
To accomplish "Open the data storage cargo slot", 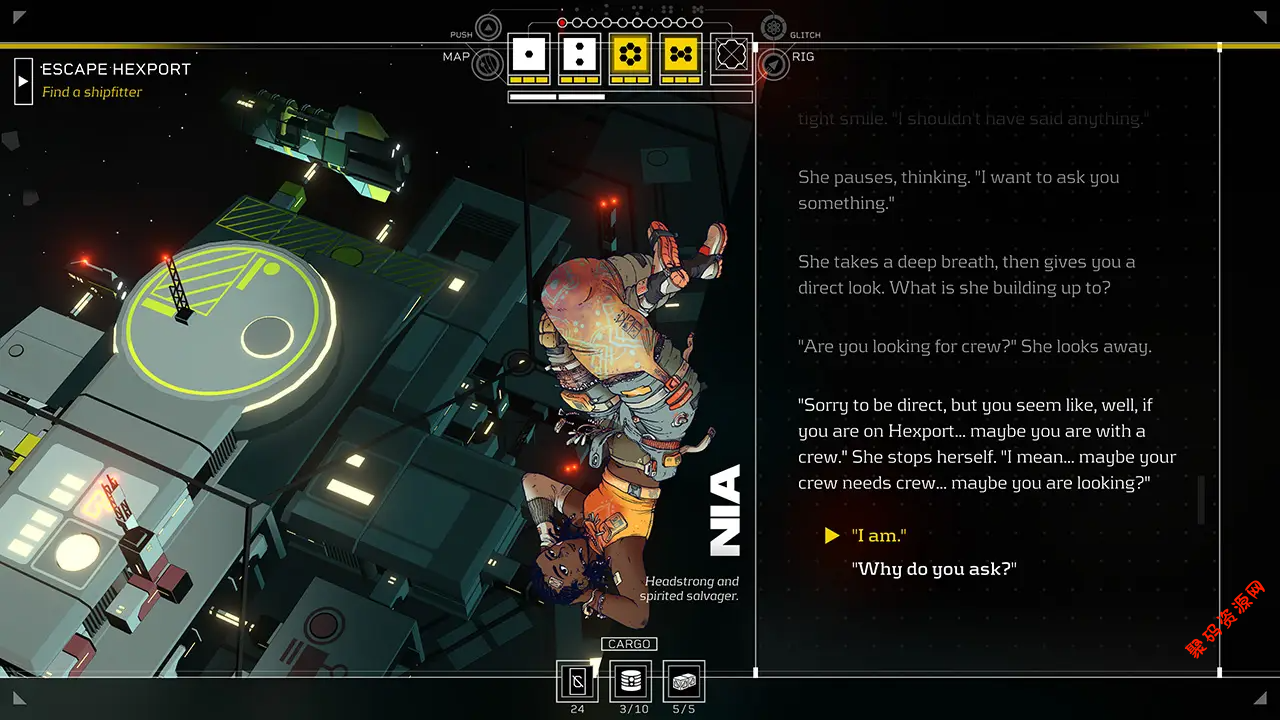I will [630, 681].
